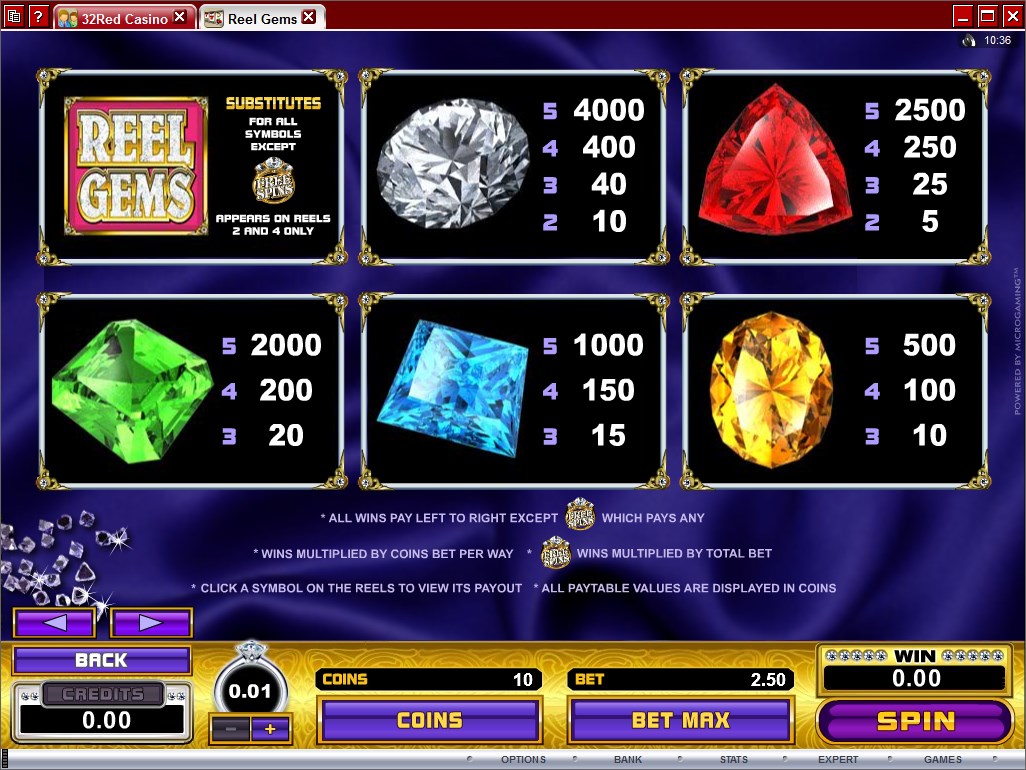Decrease coin size with minus button
1026x770 pixels.
pos(231,730)
